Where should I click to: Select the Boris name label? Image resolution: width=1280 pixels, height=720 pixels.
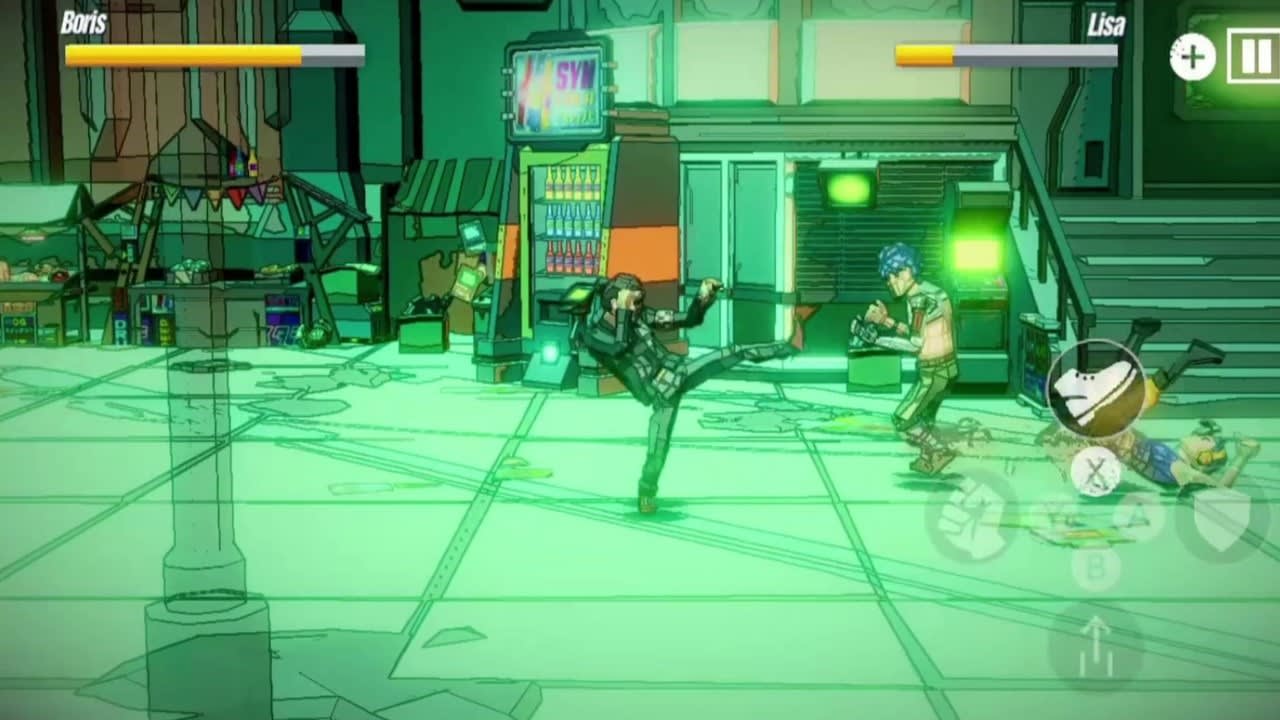[x=82, y=20]
